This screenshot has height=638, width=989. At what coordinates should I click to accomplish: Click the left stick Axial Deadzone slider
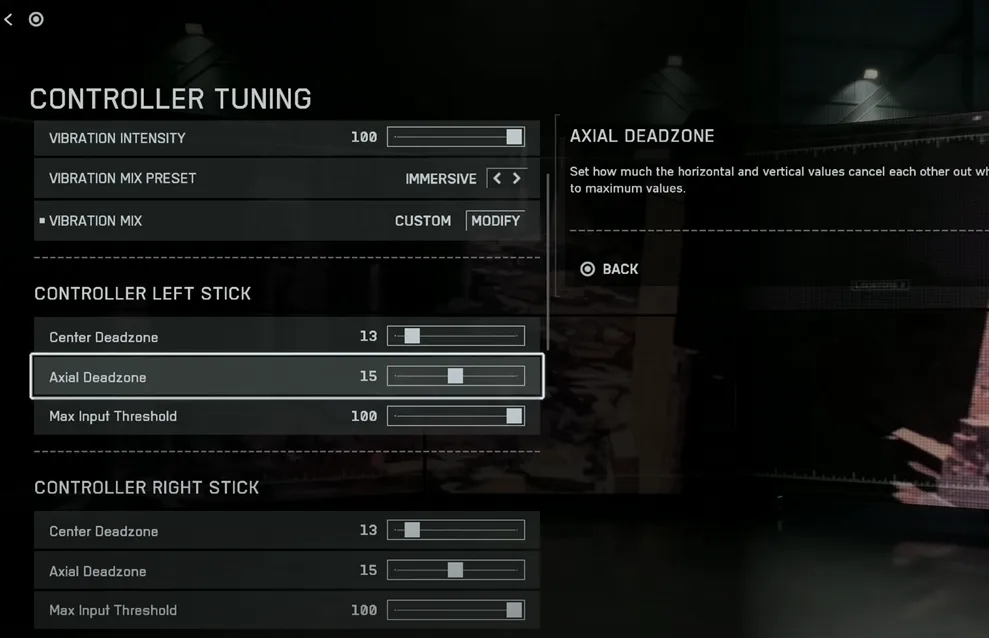coord(456,377)
